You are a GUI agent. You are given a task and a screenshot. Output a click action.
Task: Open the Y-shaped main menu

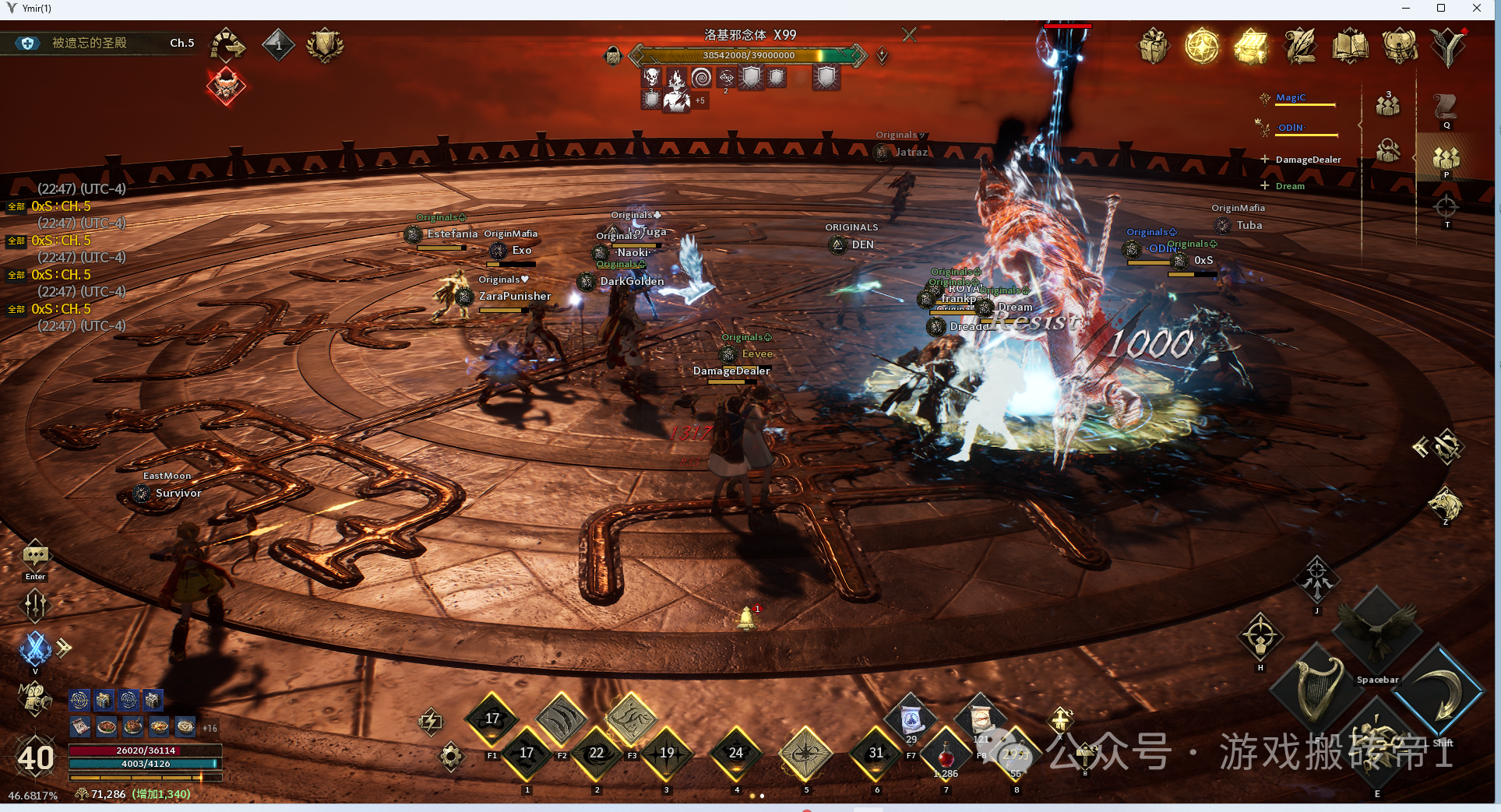point(1448,46)
